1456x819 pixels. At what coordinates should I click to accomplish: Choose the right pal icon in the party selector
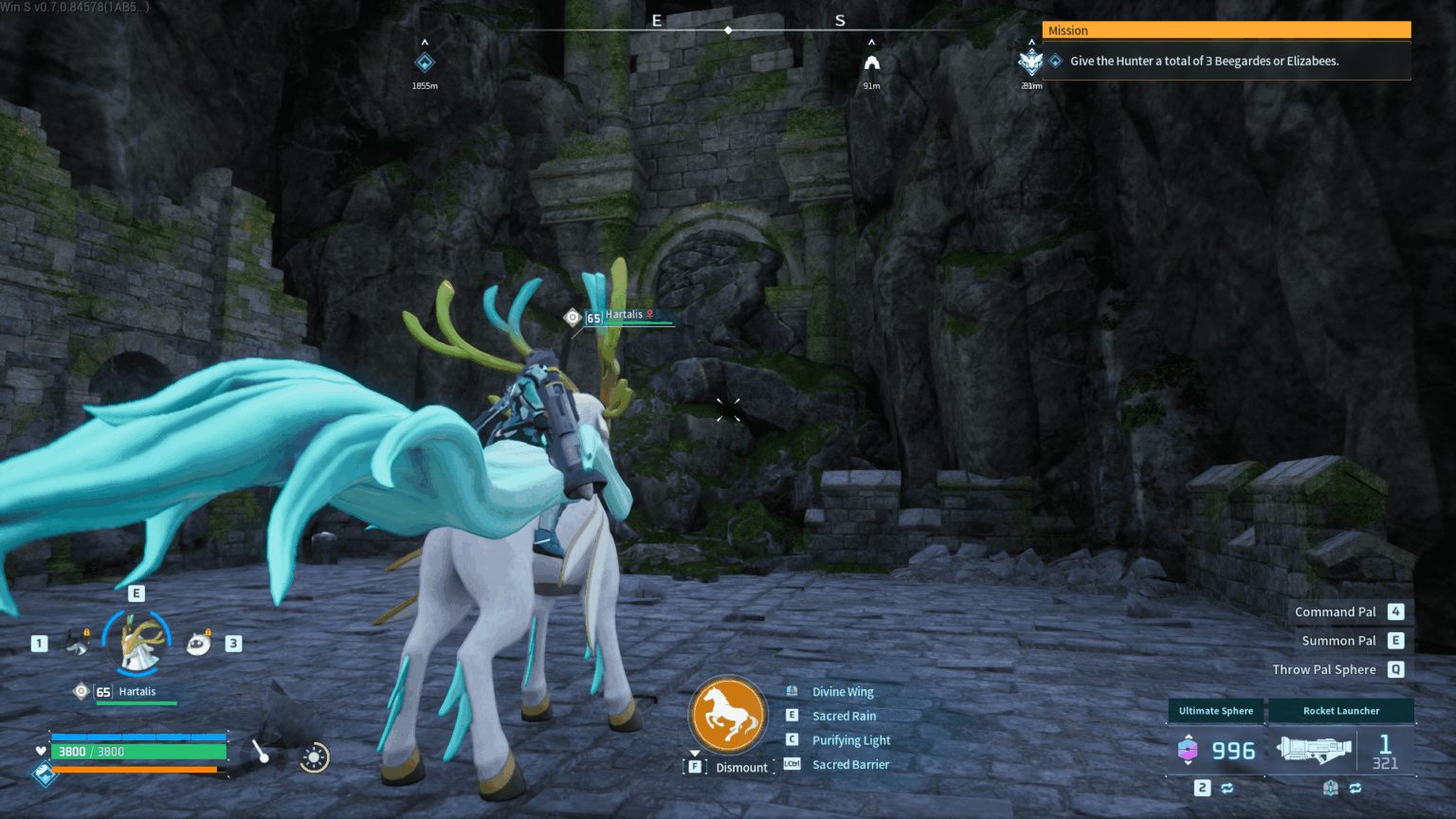(x=198, y=643)
